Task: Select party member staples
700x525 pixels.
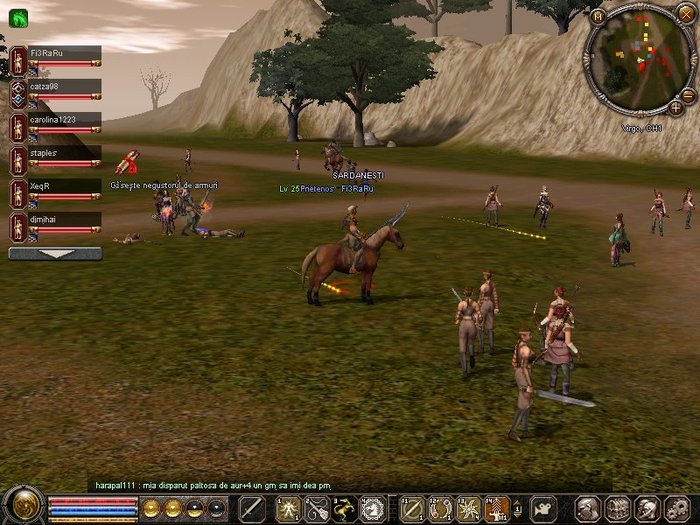Action: [x=55, y=153]
